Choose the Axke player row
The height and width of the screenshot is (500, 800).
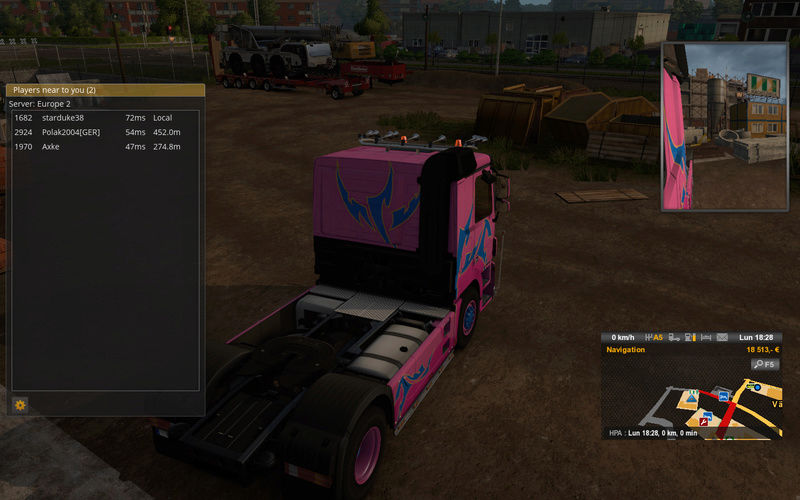[x=100, y=147]
